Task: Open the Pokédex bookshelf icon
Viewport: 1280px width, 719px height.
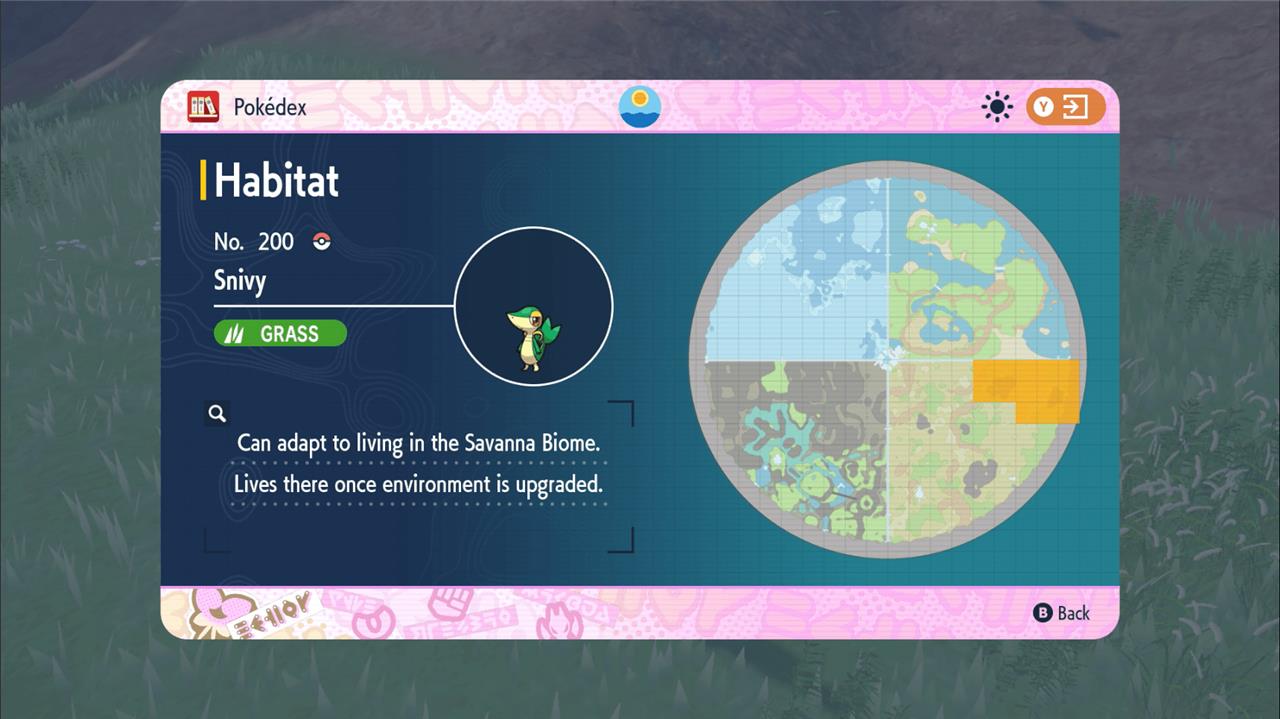Action: [203, 107]
